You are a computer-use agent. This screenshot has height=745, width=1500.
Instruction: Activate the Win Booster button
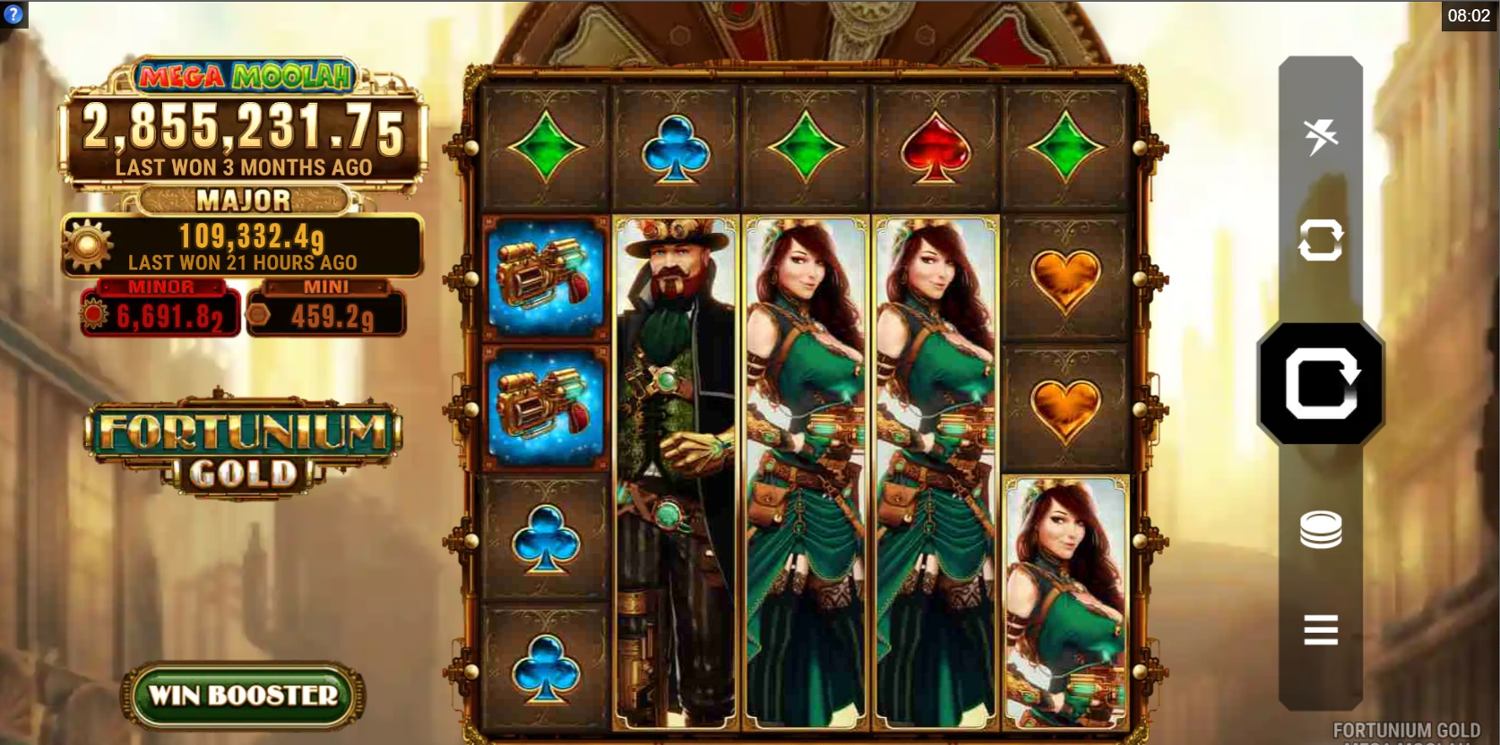243,695
